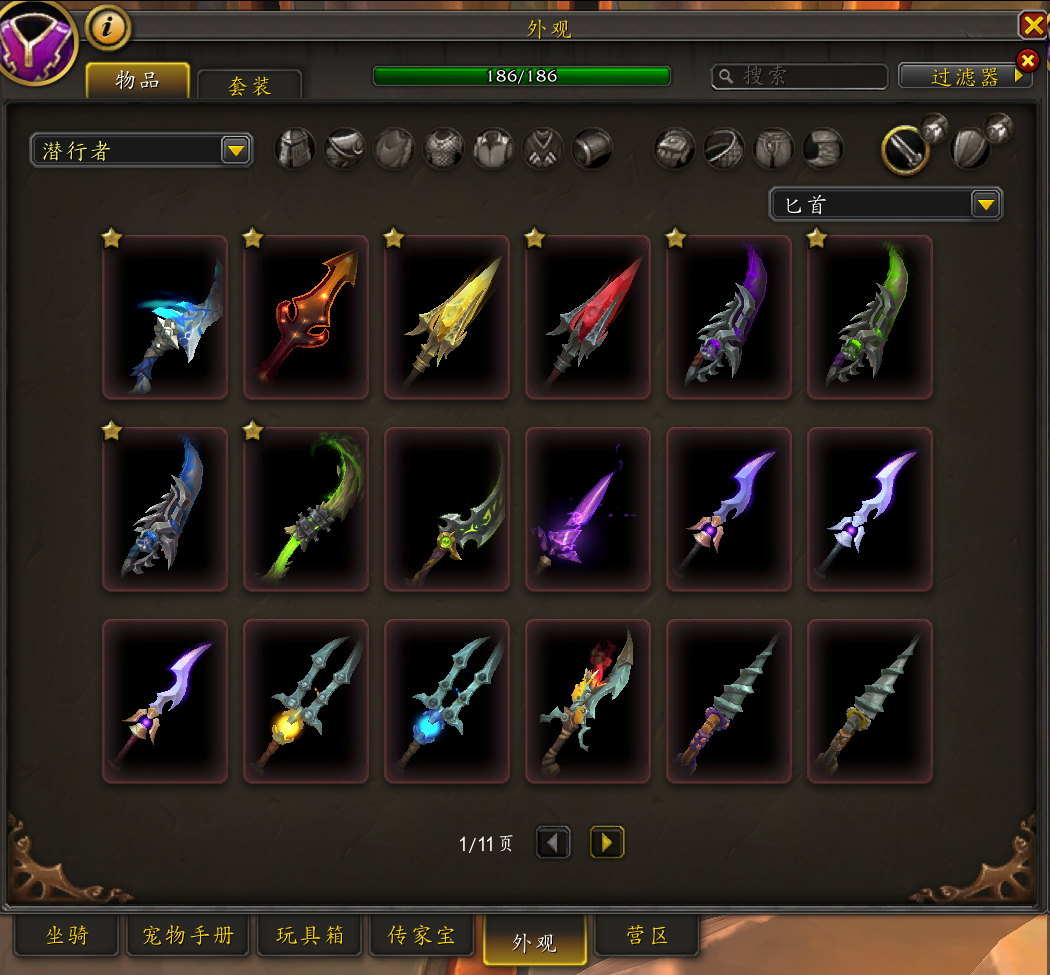Go to the previous appearance page
This screenshot has width=1050, height=975.
(x=553, y=842)
